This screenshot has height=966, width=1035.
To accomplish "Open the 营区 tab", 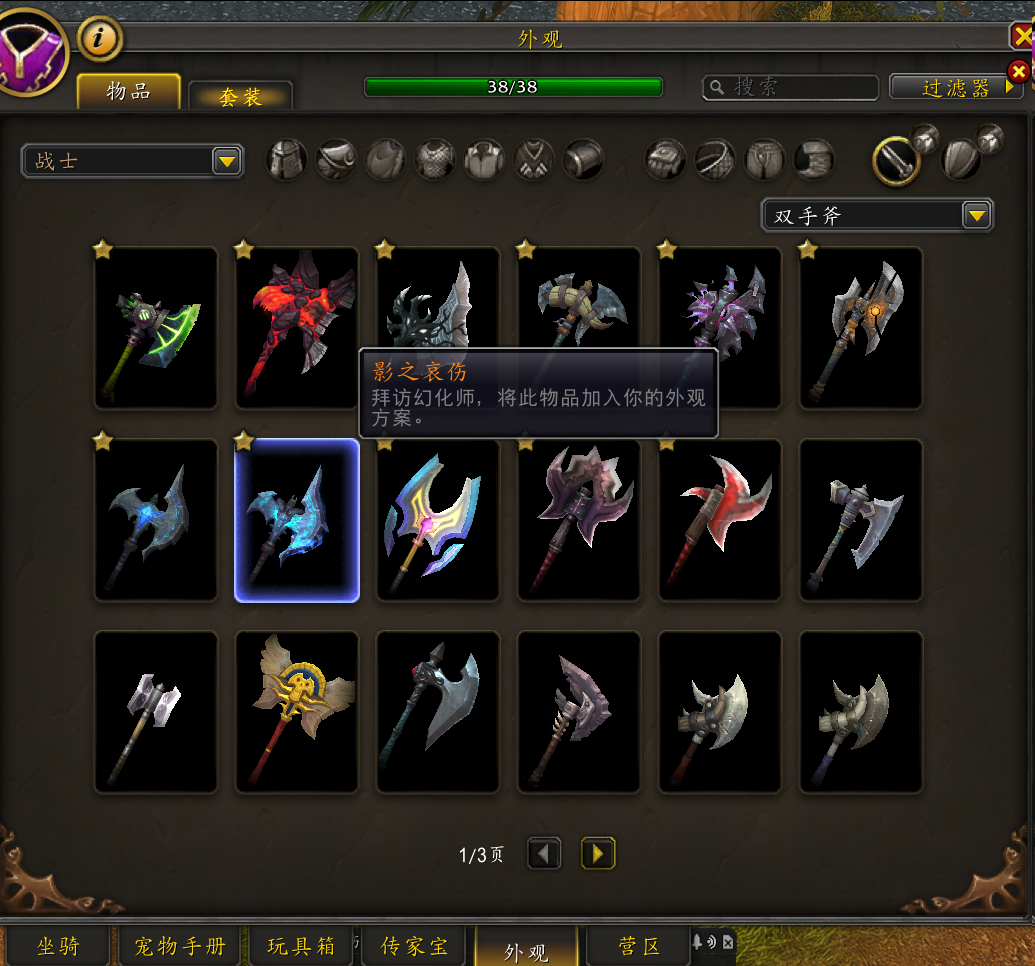I will 639,946.
